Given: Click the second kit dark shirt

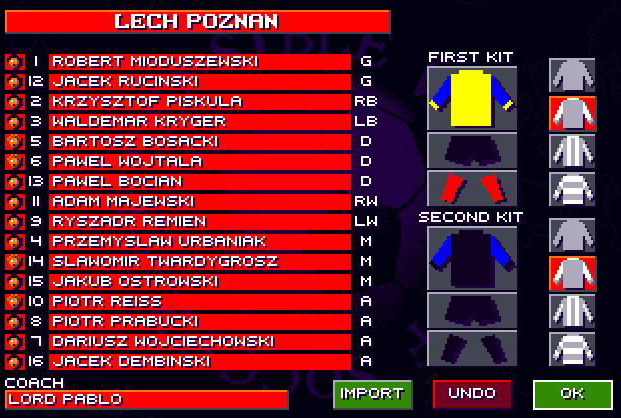Looking at the screenshot, I should click(471, 257).
